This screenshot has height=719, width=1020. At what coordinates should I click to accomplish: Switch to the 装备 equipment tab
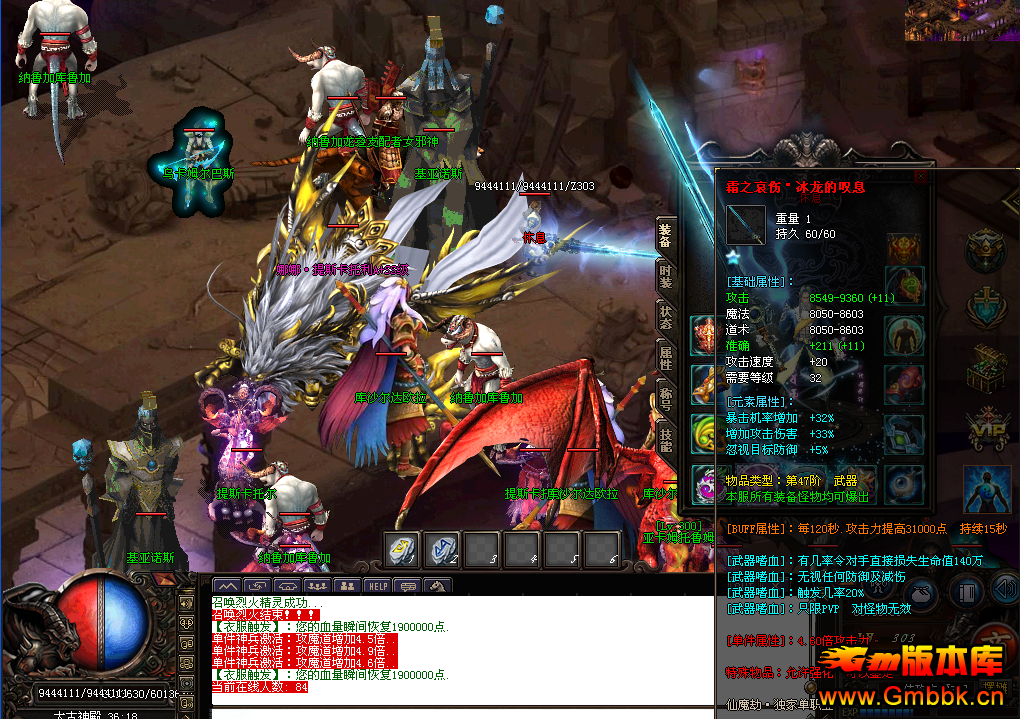[666, 236]
